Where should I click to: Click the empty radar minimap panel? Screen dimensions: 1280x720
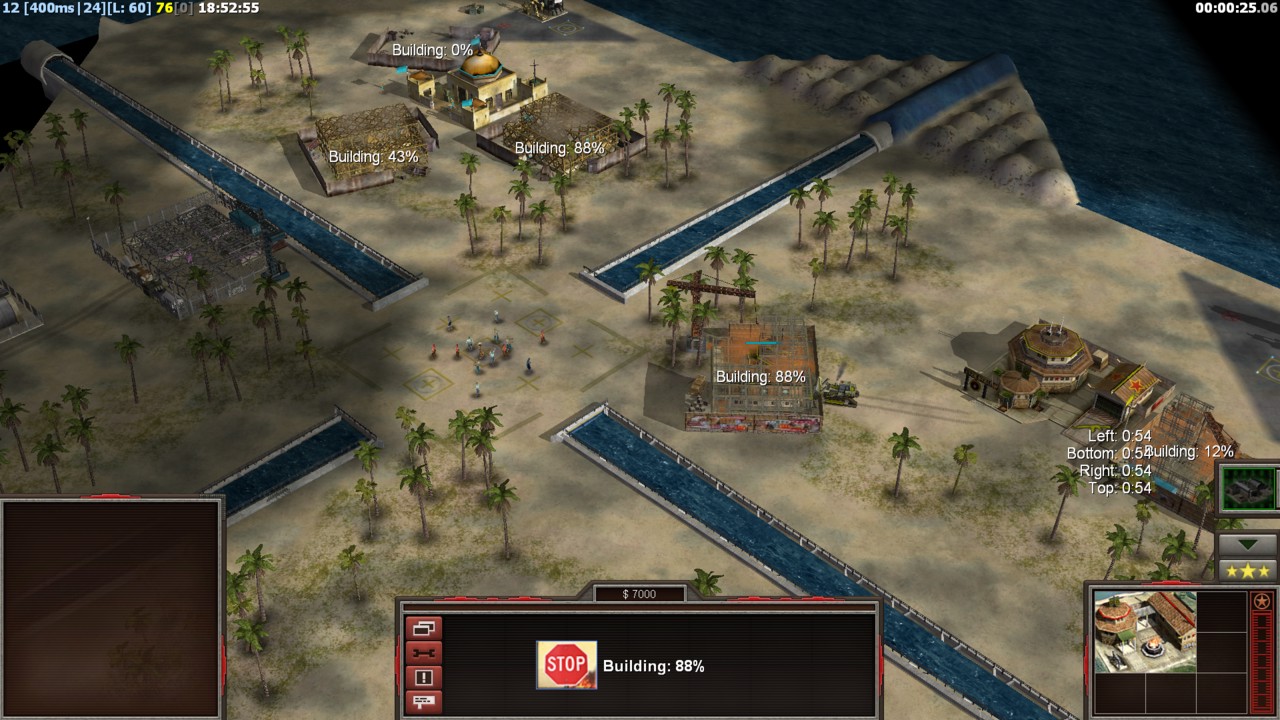click(x=110, y=605)
